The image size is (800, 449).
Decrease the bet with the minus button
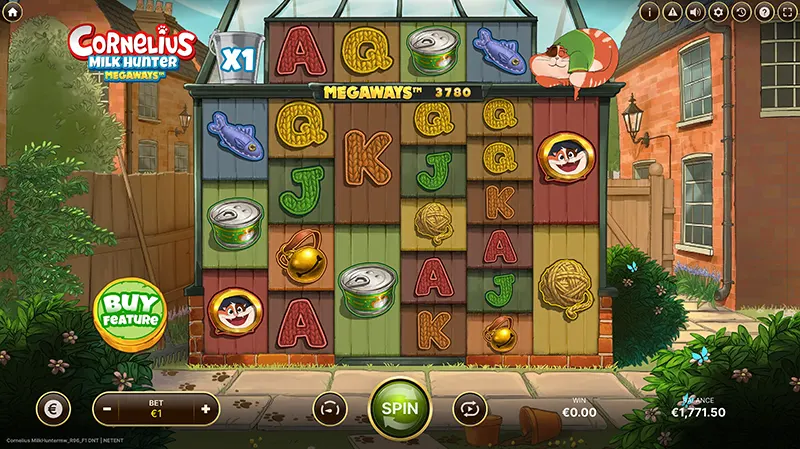(x=106, y=409)
